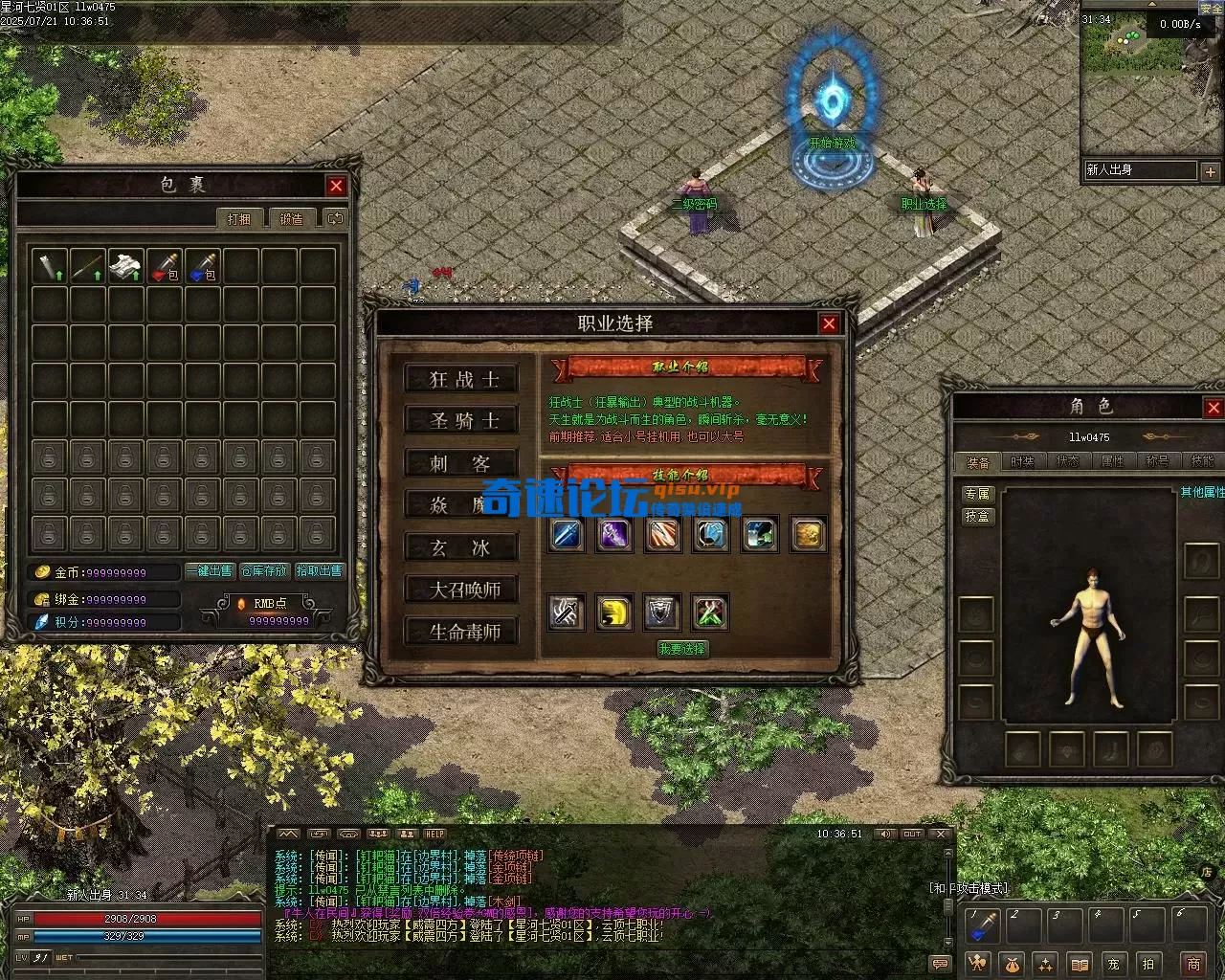
Task: Click the 仓库存放 warehouse deposit button
Action: (x=264, y=571)
